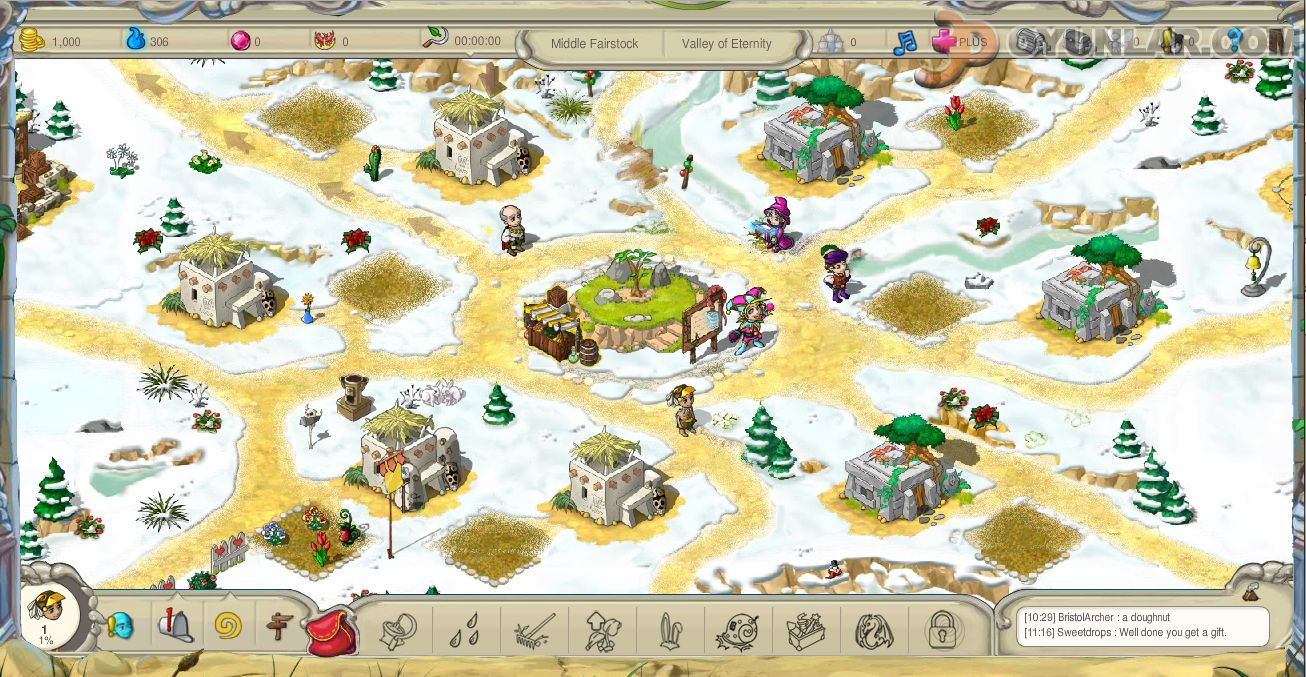Open the wooden signpost travel icon
Screen dimensions: 1306x677
279,628
